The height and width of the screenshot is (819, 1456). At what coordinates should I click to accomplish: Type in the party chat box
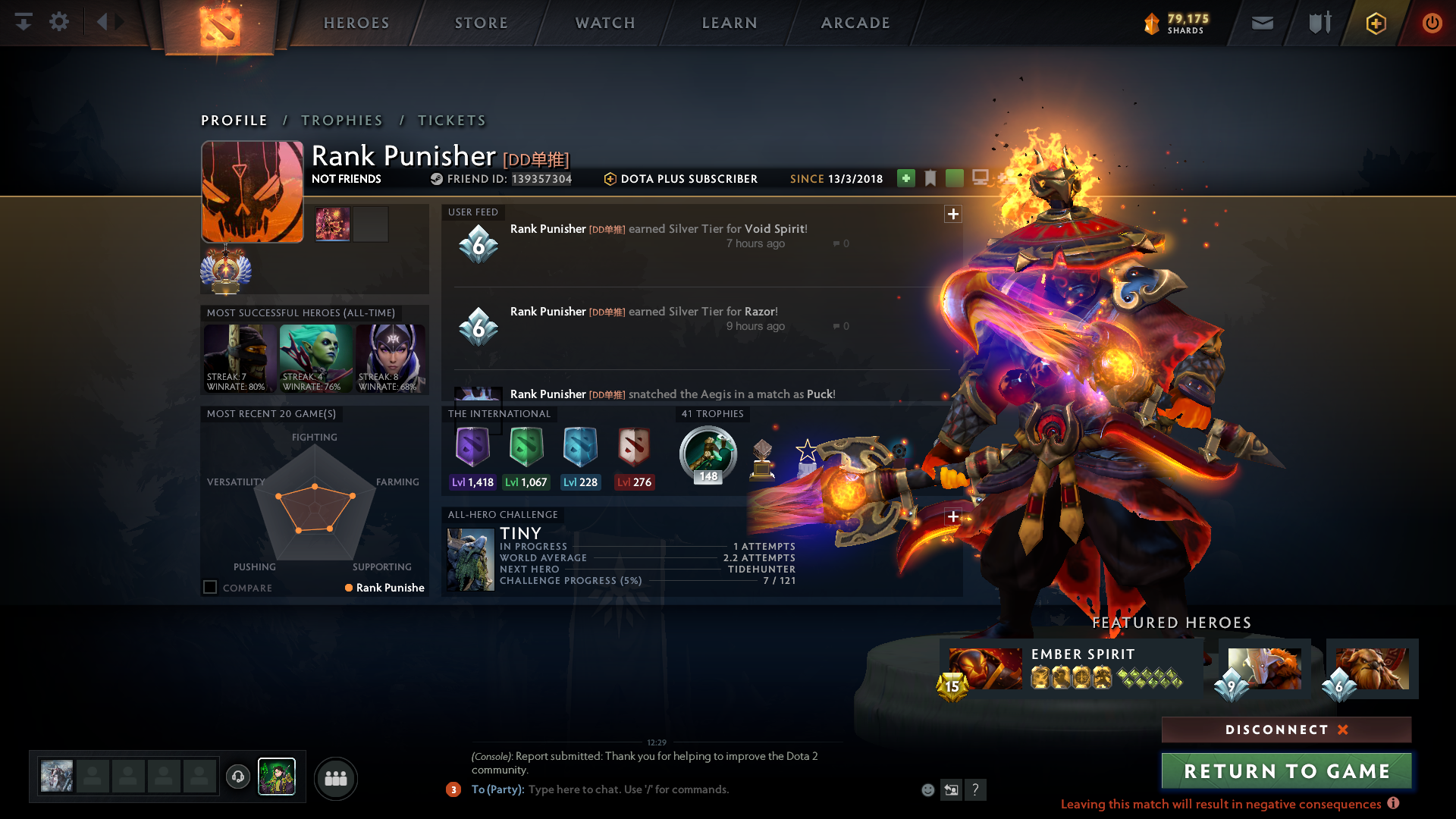click(x=682, y=789)
